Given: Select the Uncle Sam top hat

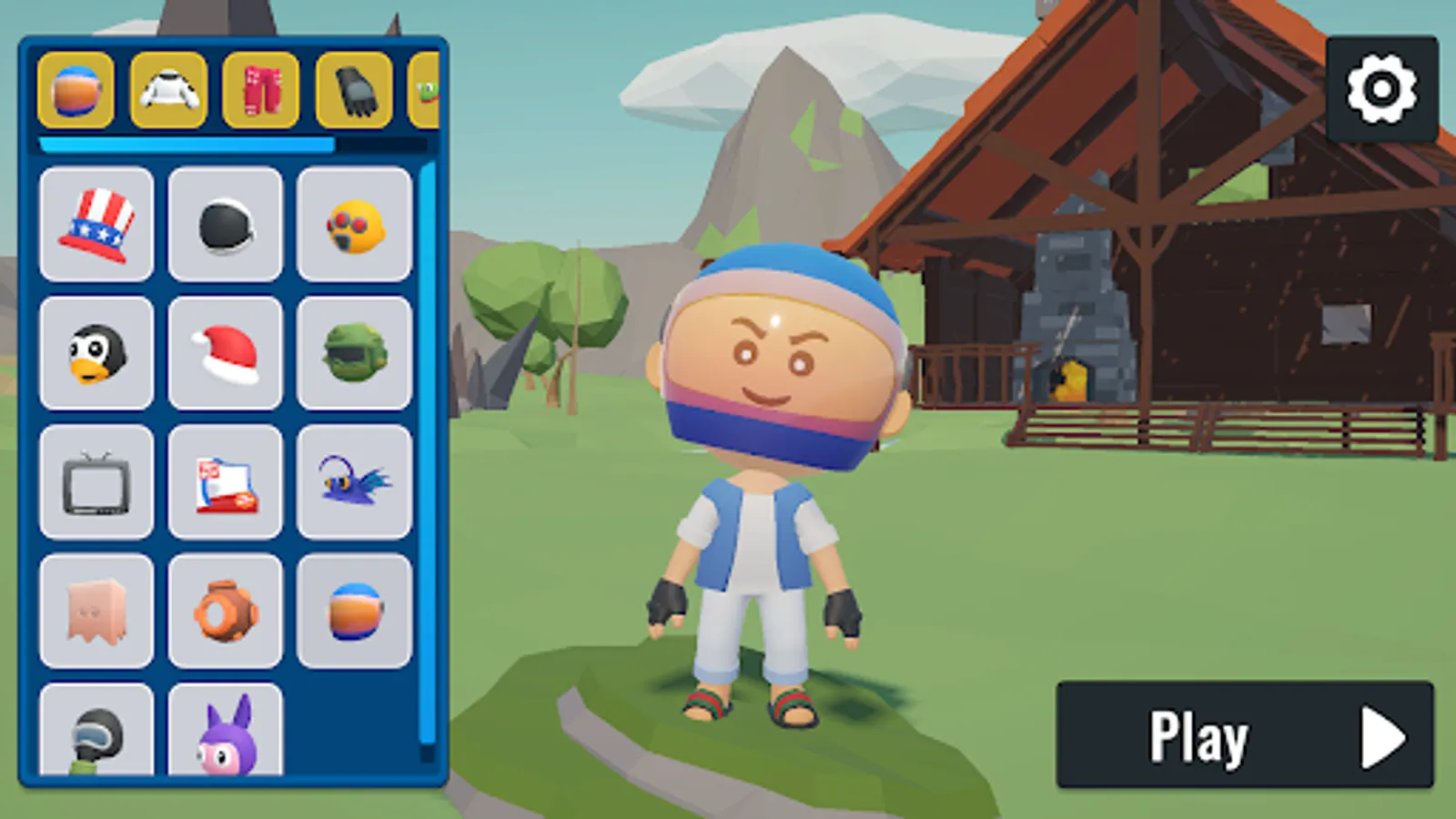Looking at the screenshot, I should 96,225.
